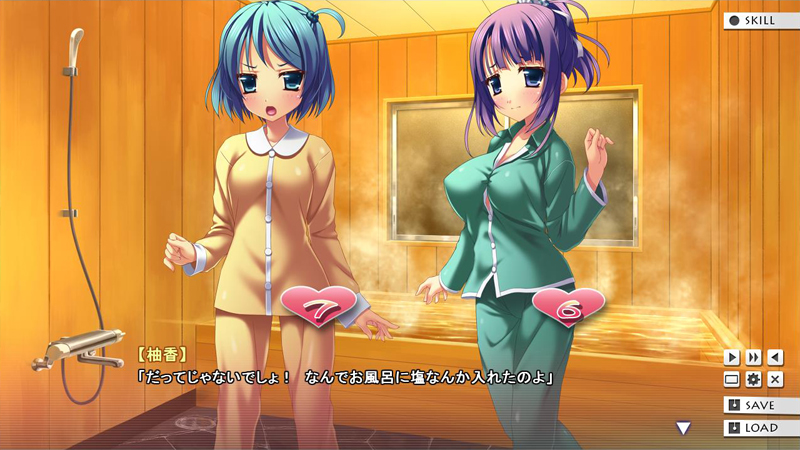The height and width of the screenshot is (450, 800).
Task: Open settings via the gear icon
Action: 753,380
